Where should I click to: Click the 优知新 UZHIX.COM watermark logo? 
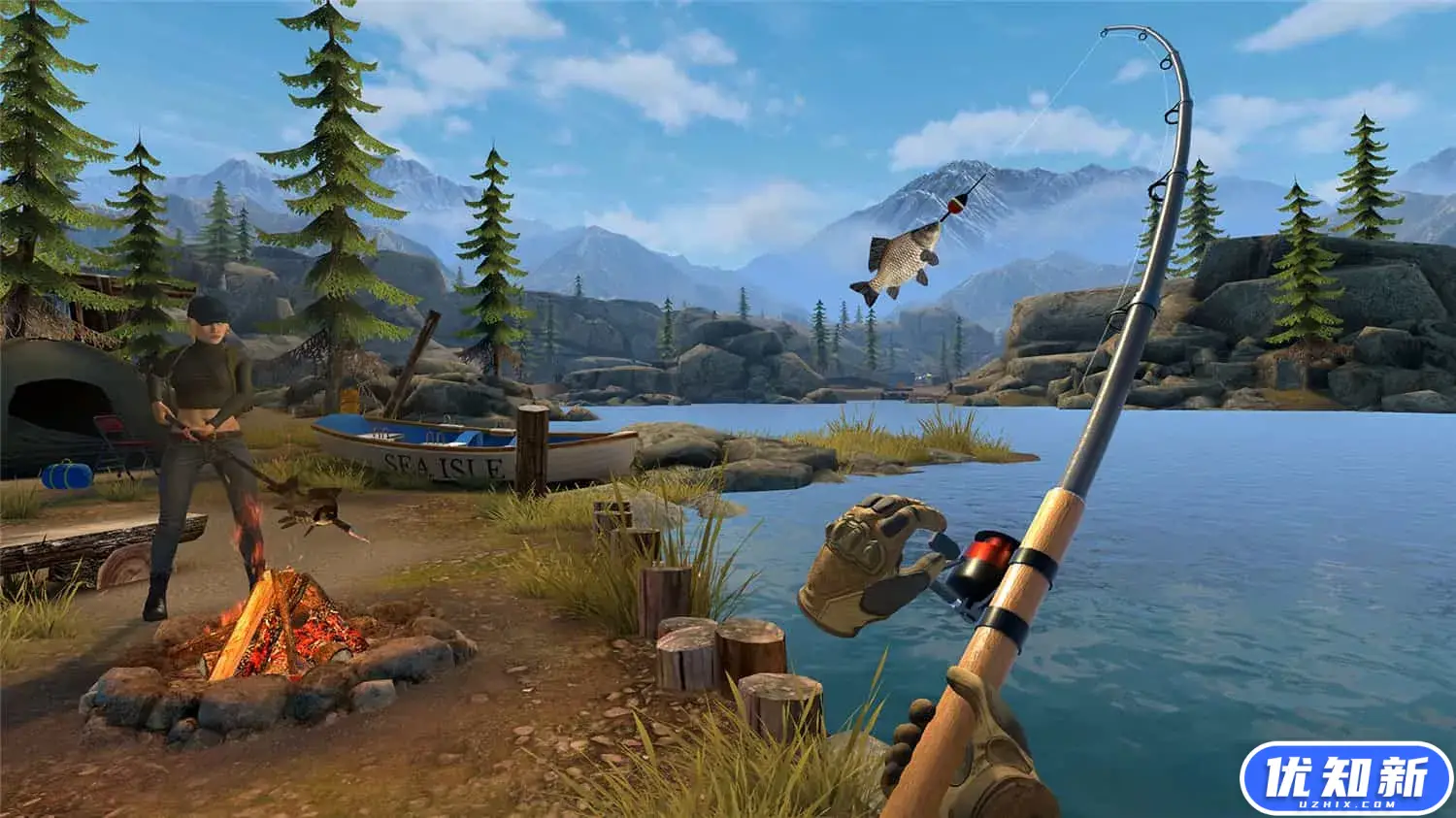pyautogui.click(x=1345, y=778)
